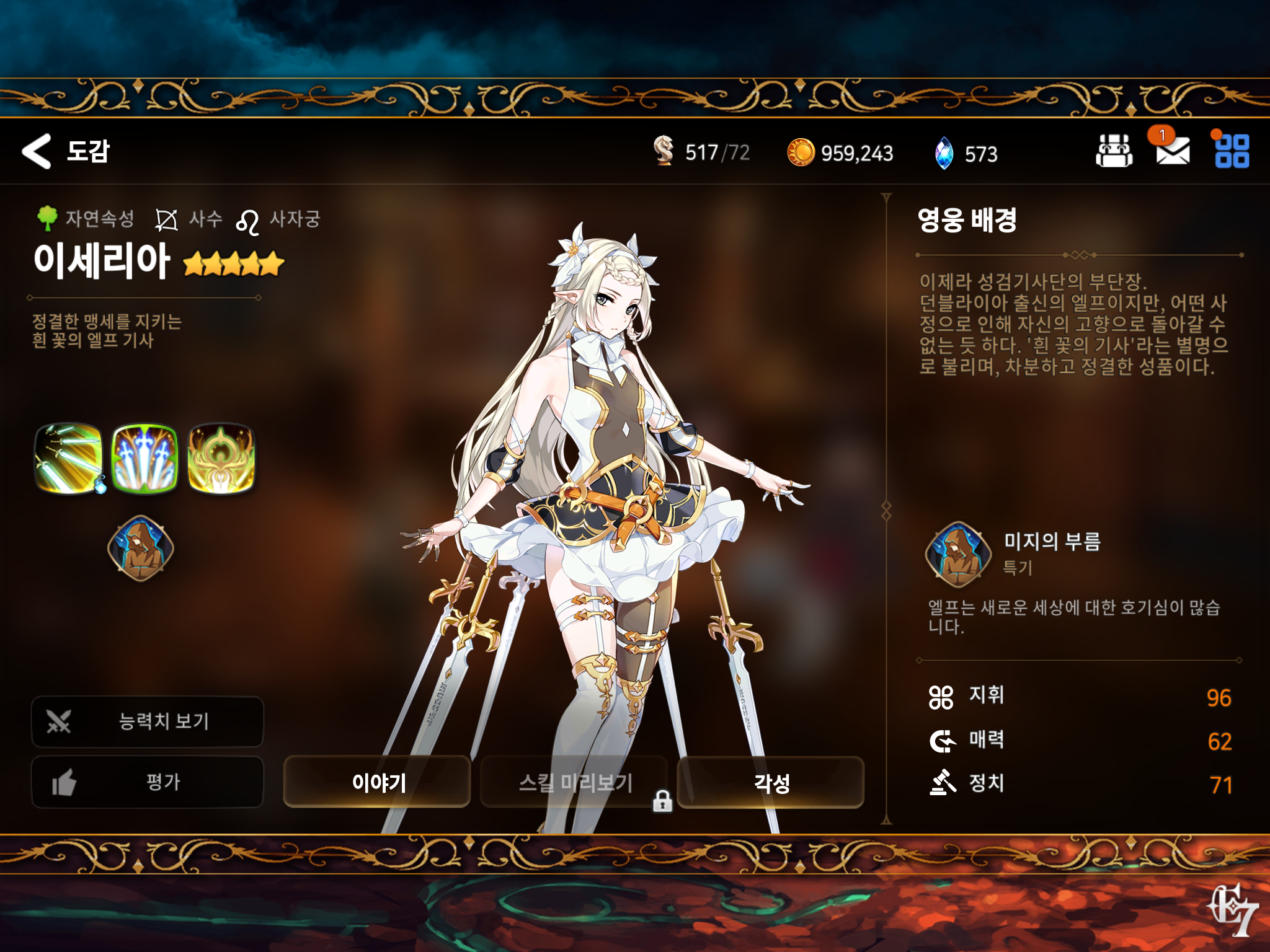The height and width of the screenshot is (952, 1270).
Task: Tap the hooded figure specialty icon under skills
Action: [x=141, y=549]
